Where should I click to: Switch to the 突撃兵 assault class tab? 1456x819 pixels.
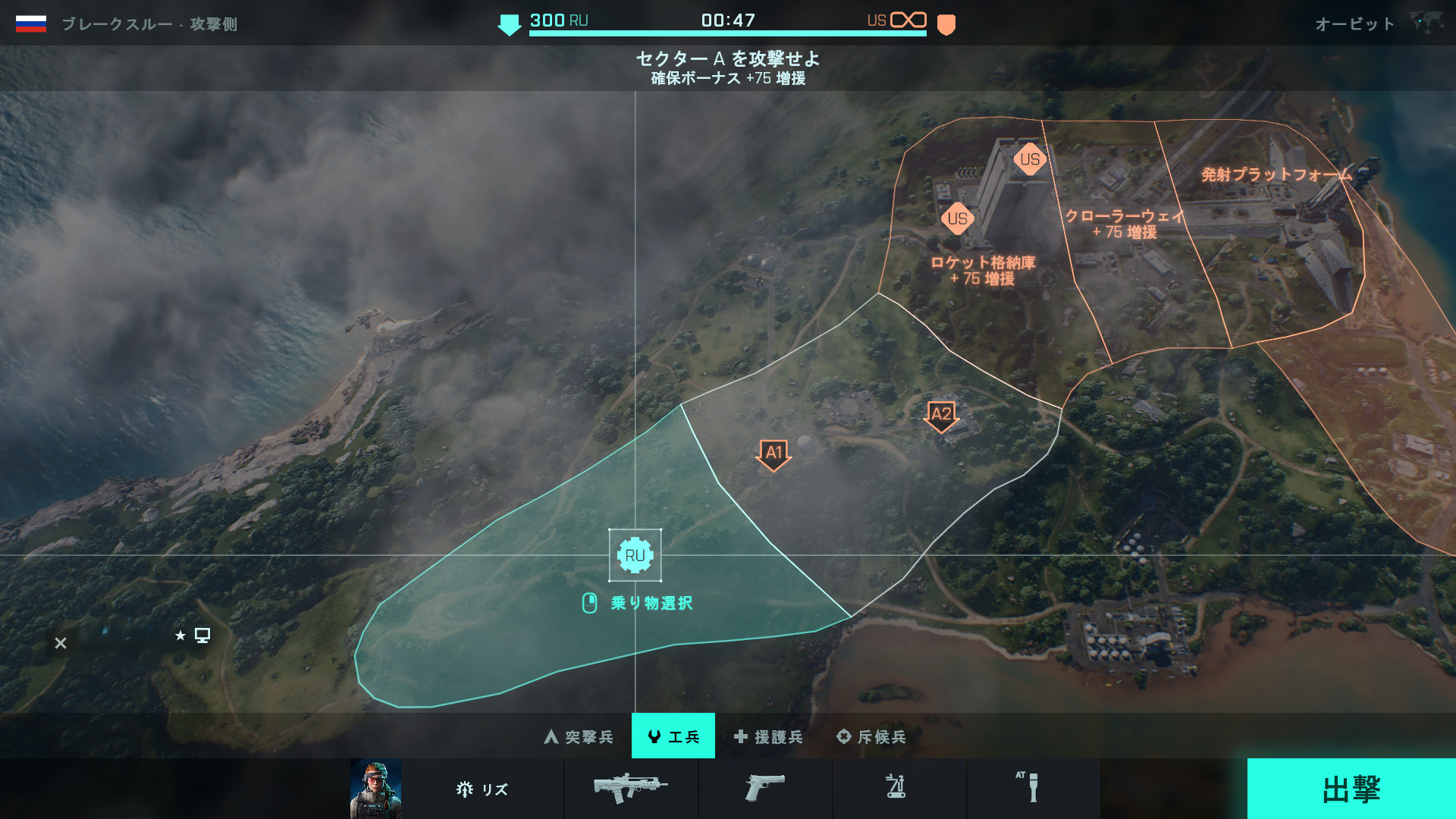point(579,736)
